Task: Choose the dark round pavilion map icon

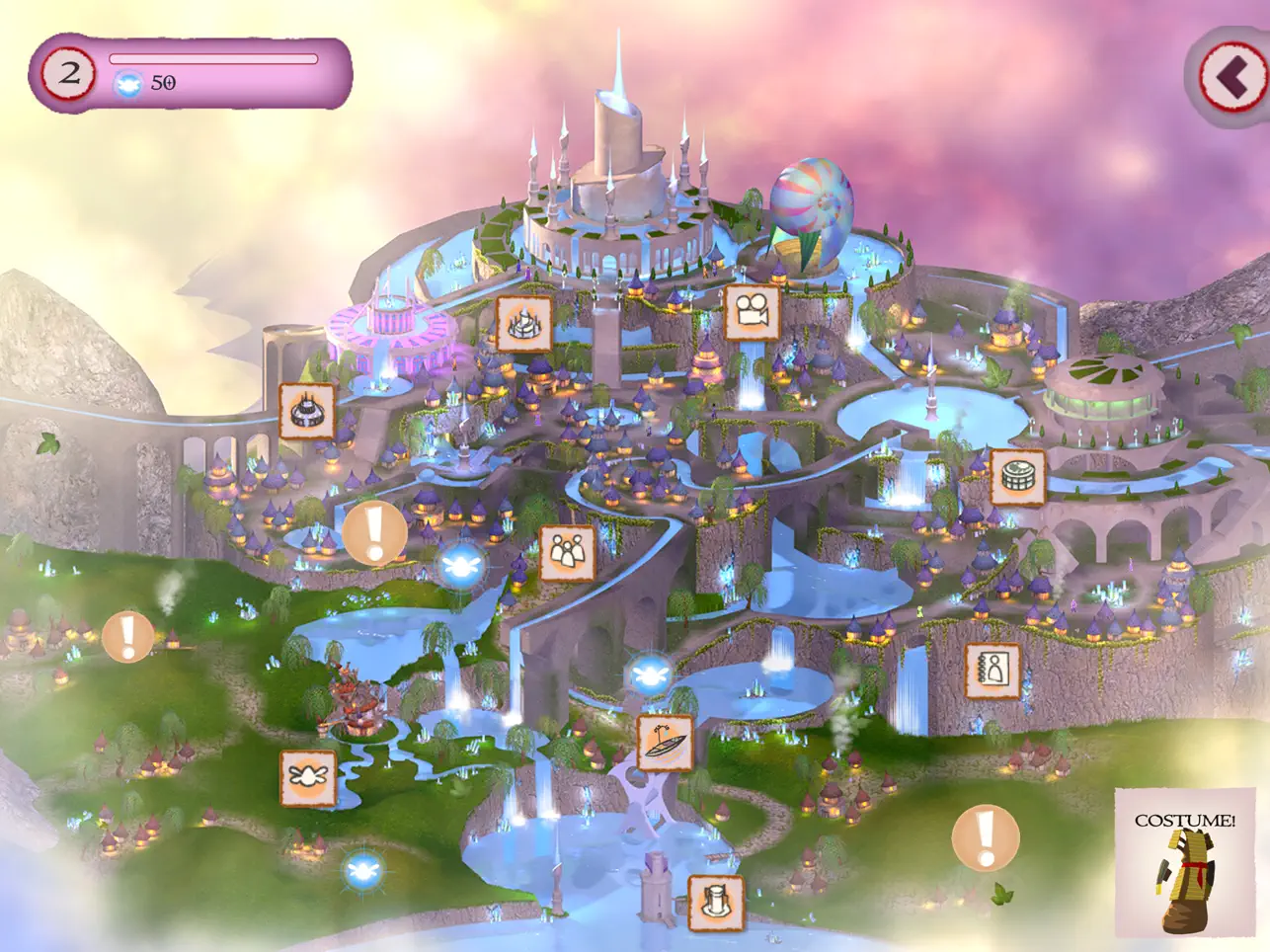Action: point(307,410)
